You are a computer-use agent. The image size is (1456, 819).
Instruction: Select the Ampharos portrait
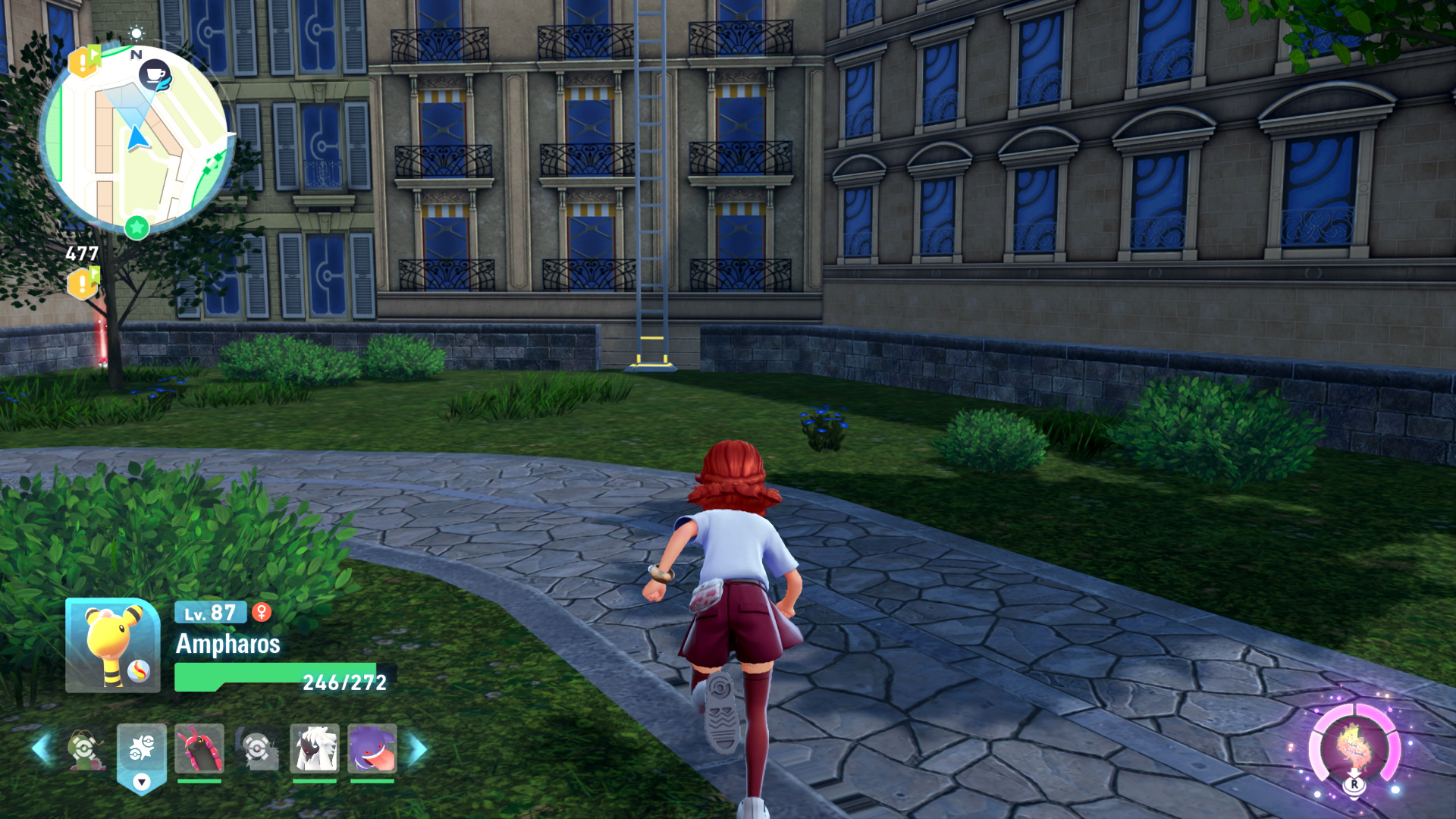(x=112, y=645)
